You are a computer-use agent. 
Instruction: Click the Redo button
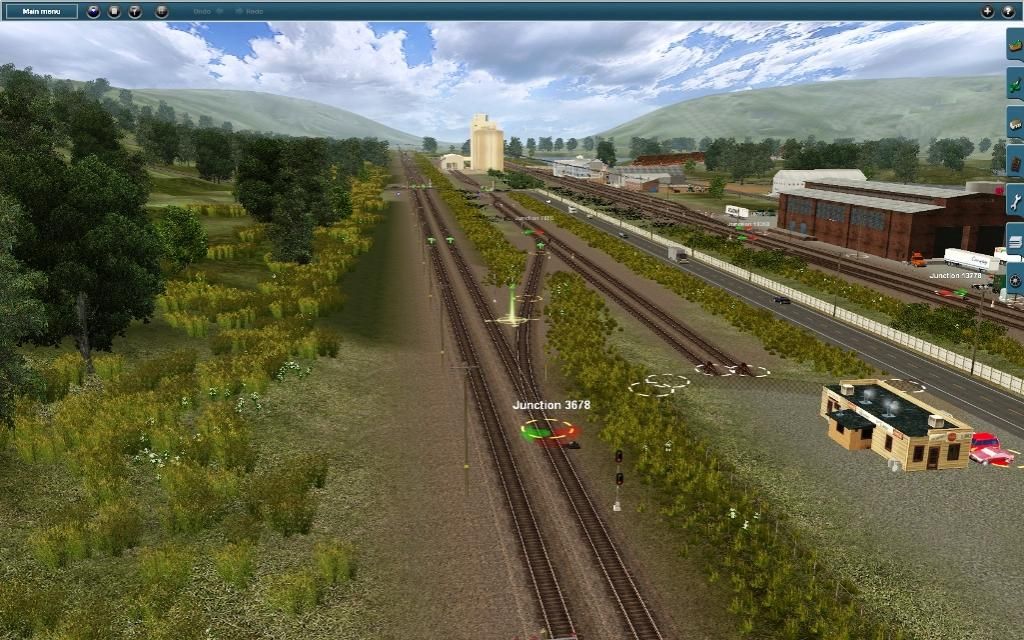click(248, 11)
